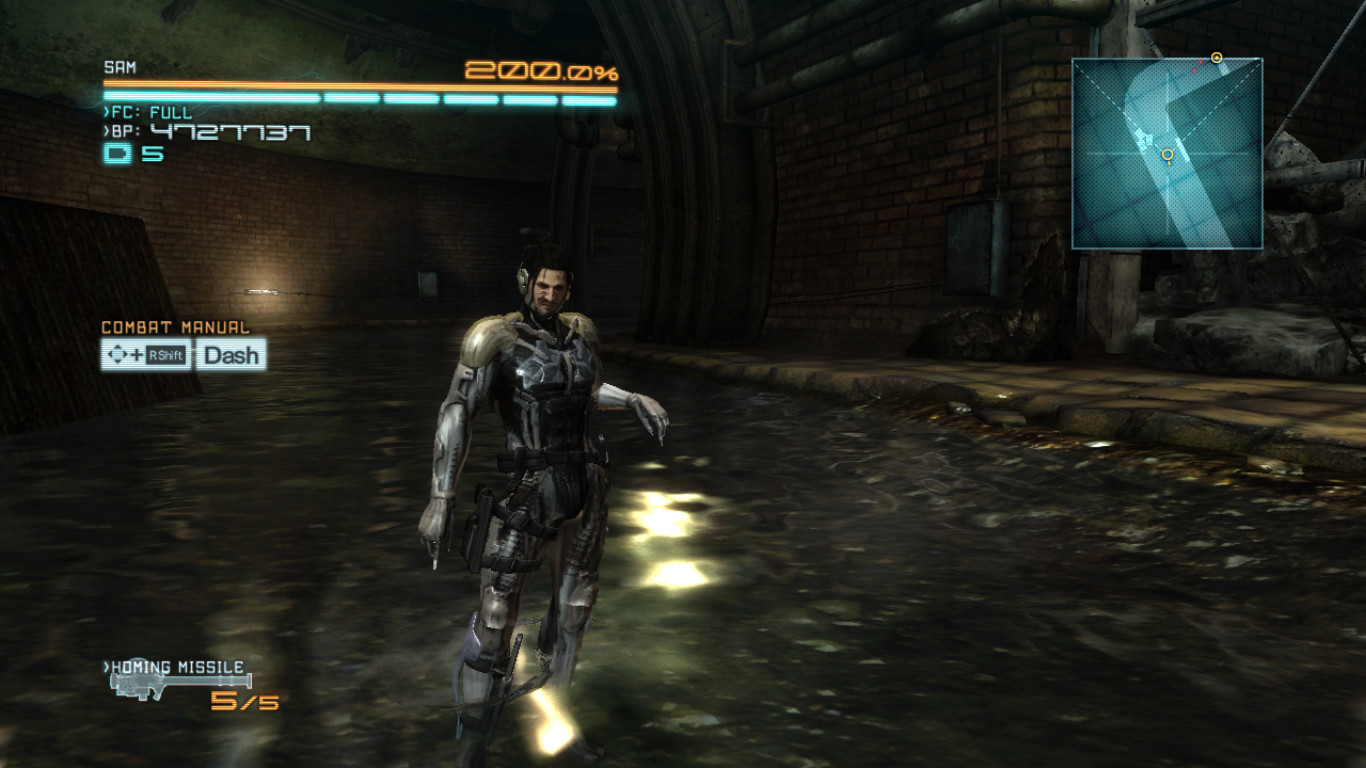
Task: Click the yellow objective circle on the minimap
Action: [1218, 57]
